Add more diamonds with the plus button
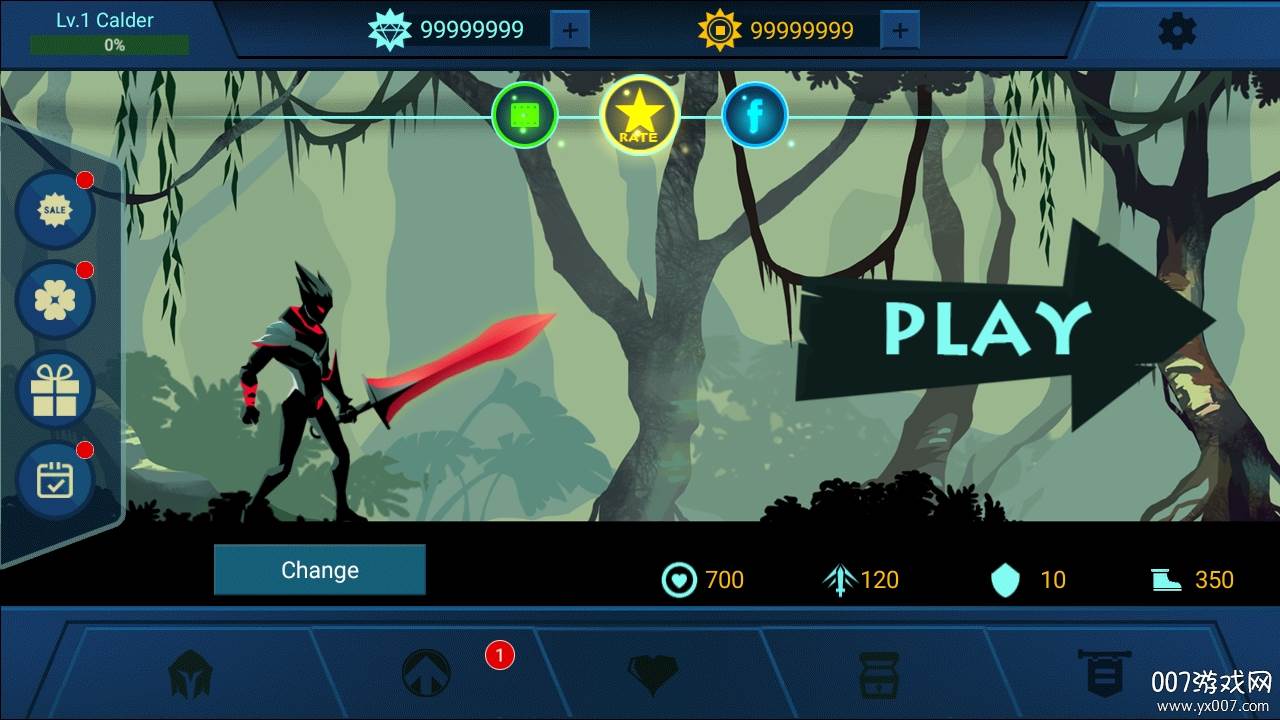 click(x=570, y=31)
